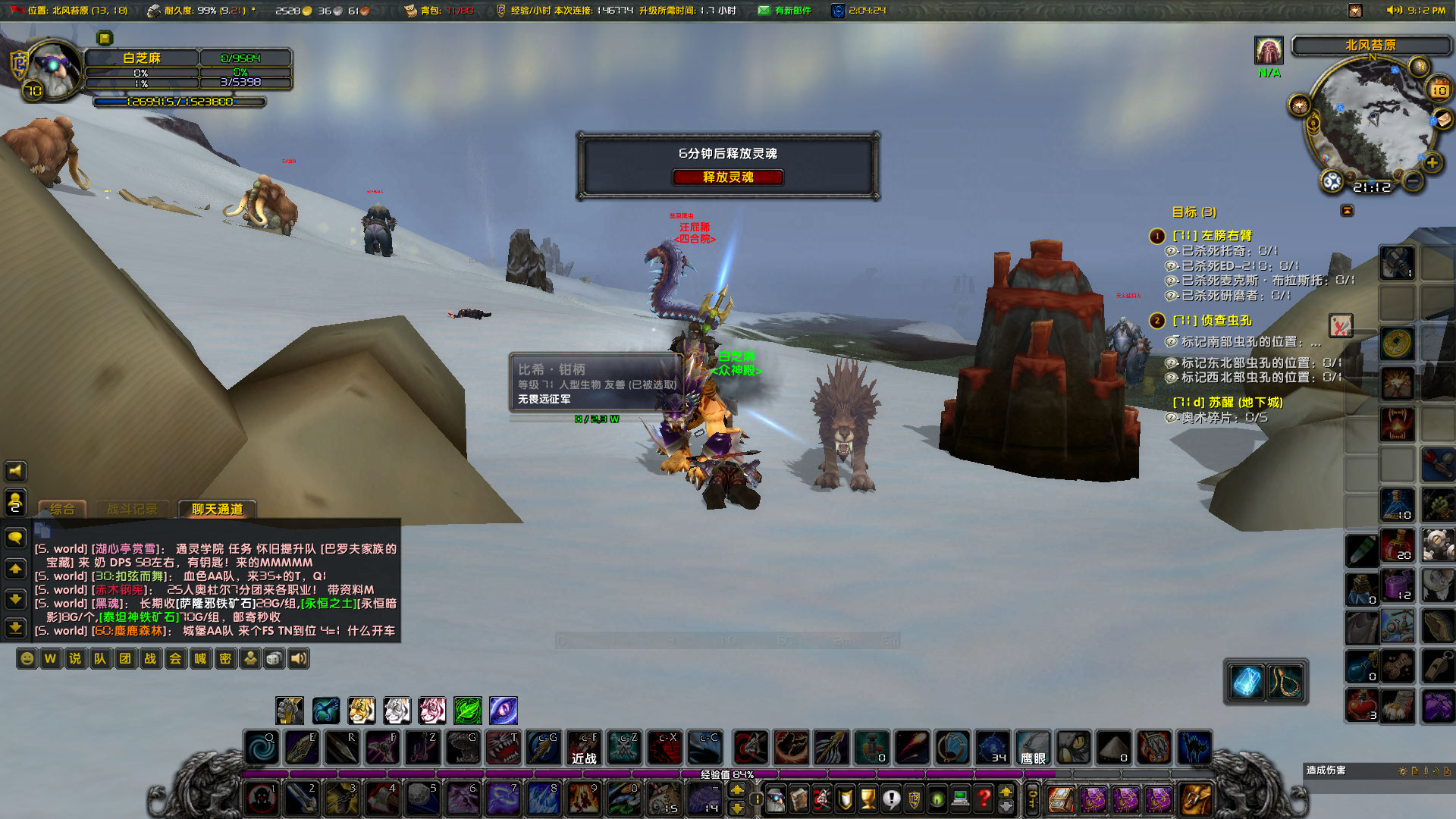1456x819 pixels.
Task: Toggle minimap tracking on the left ring
Action: point(1298,104)
